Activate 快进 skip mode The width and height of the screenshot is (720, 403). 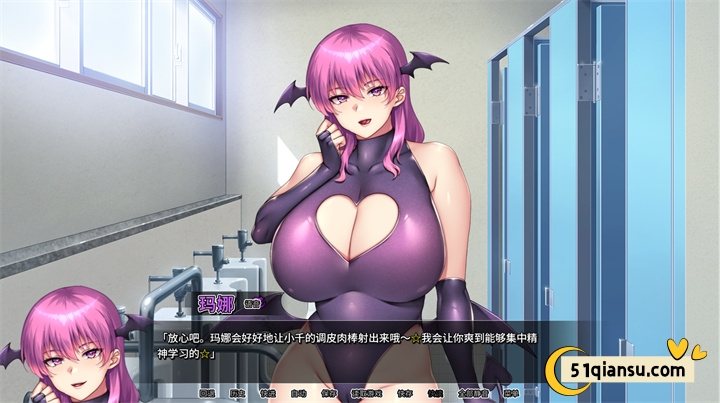point(268,394)
